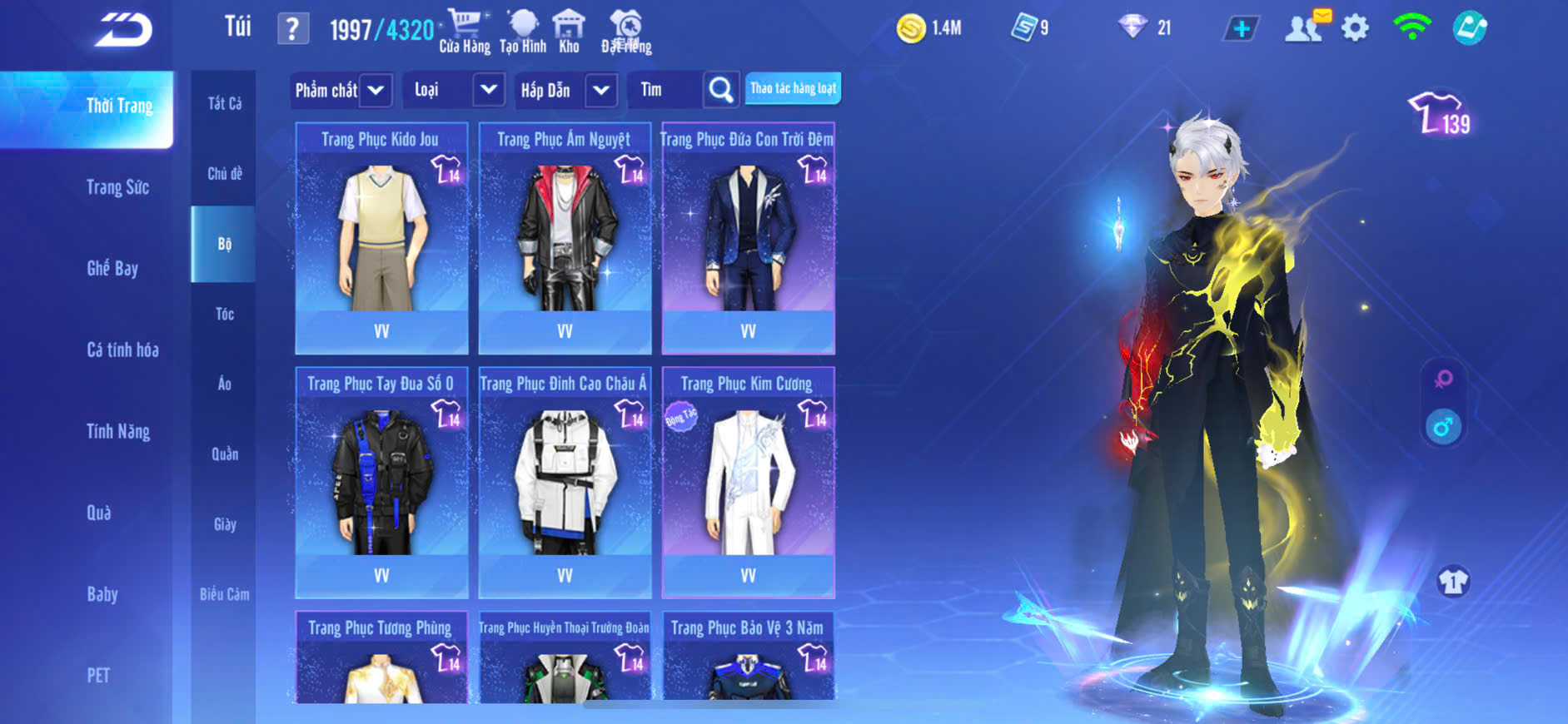Viewport: 1568px width, 724px height.
Task: Expand the Phẩm chất dropdown
Action: pos(376,90)
